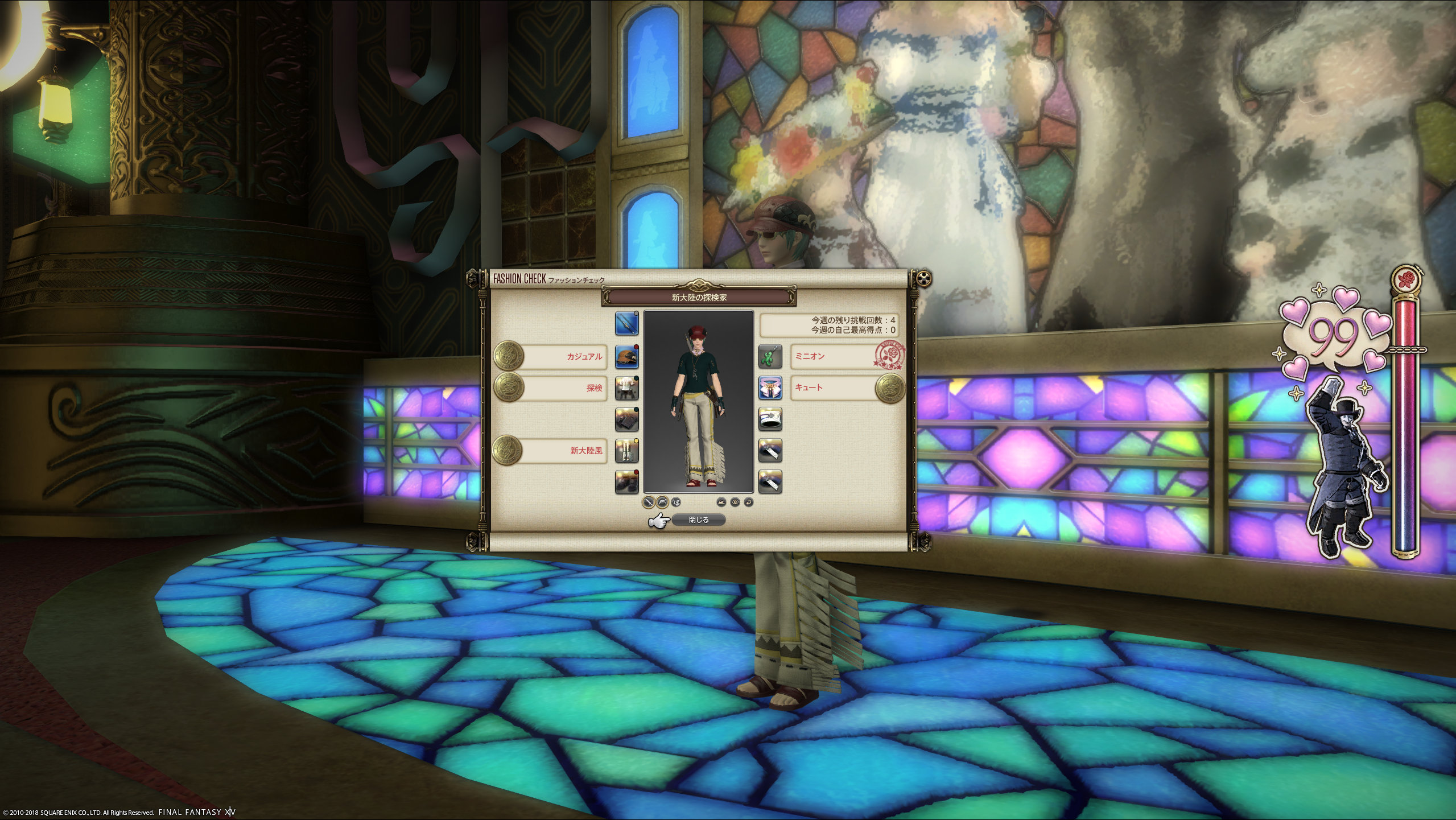Toggle the visor adjustment button
The width and height of the screenshot is (1456, 820).
pyautogui.click(x=676, y=502)
